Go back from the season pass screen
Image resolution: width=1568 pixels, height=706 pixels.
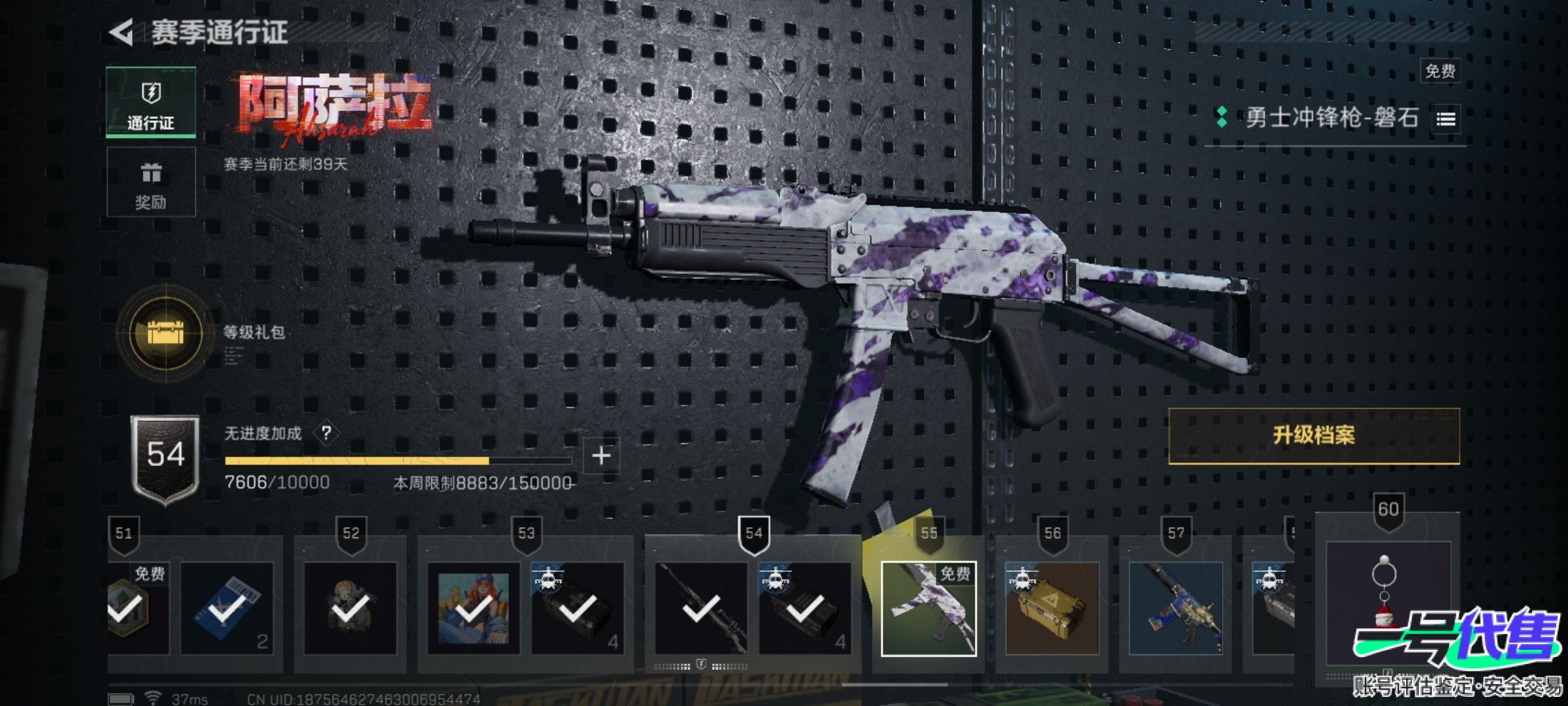click(122, 32)
